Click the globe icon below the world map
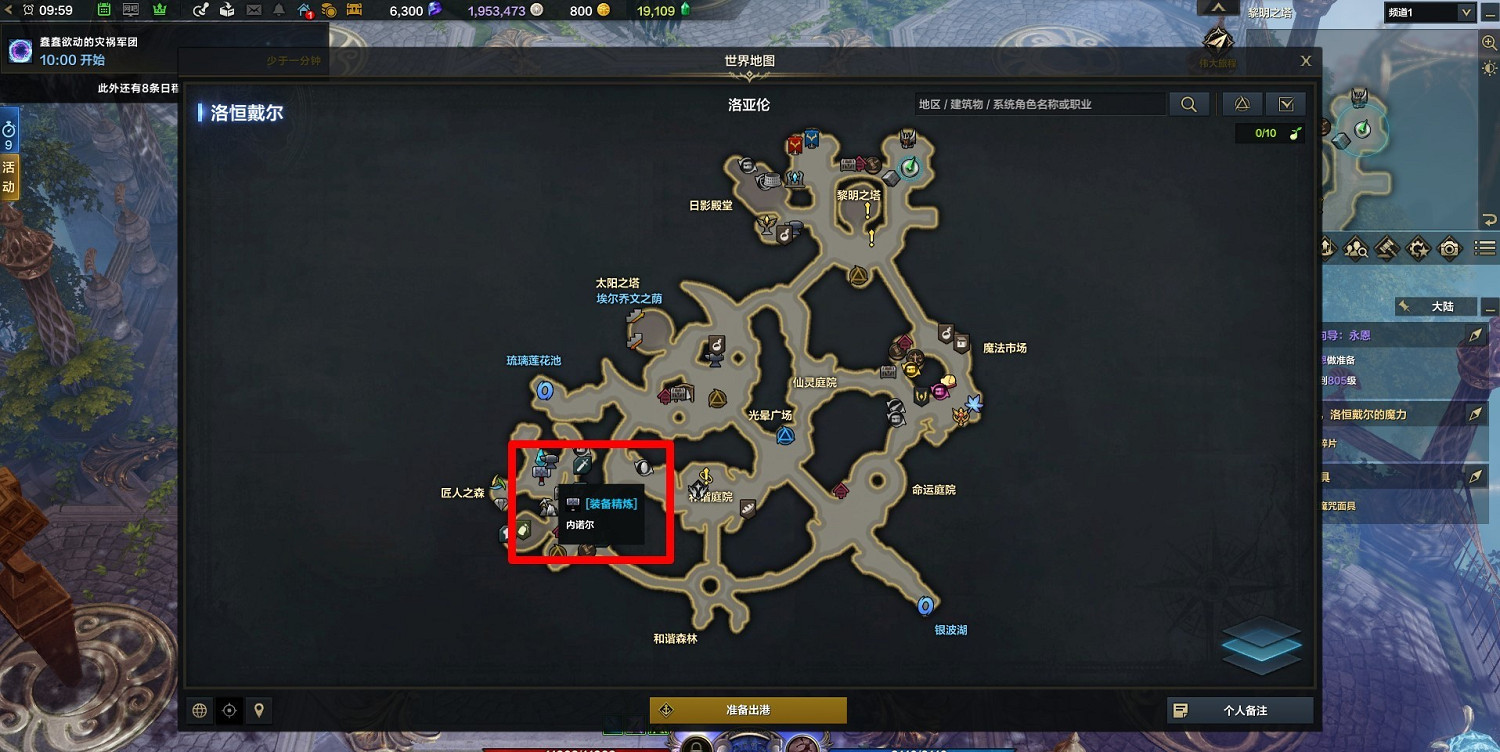The image size is (1500, 752). point(199,710)
